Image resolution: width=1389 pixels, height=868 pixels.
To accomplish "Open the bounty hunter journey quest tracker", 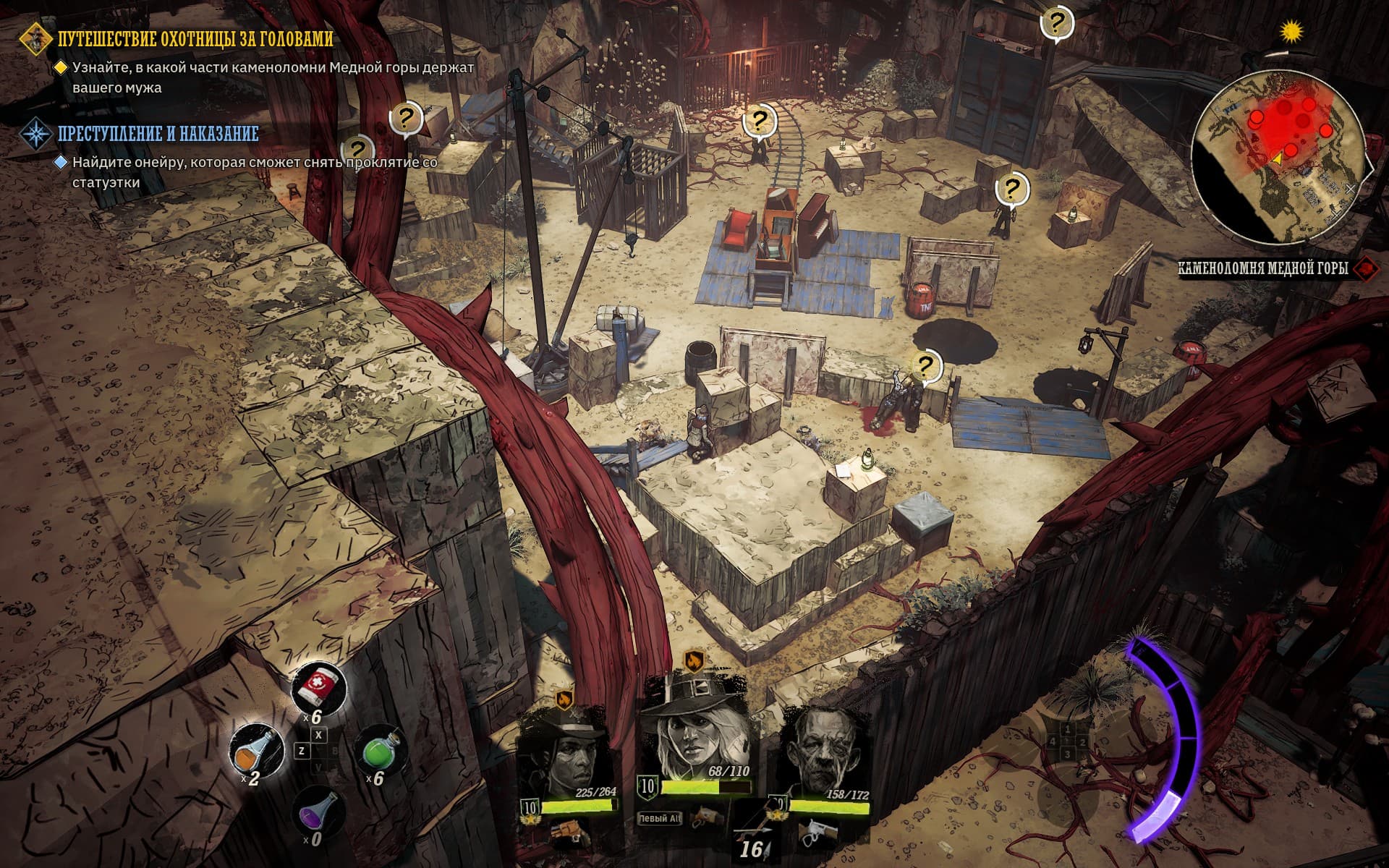I will (x=195, y=39).
